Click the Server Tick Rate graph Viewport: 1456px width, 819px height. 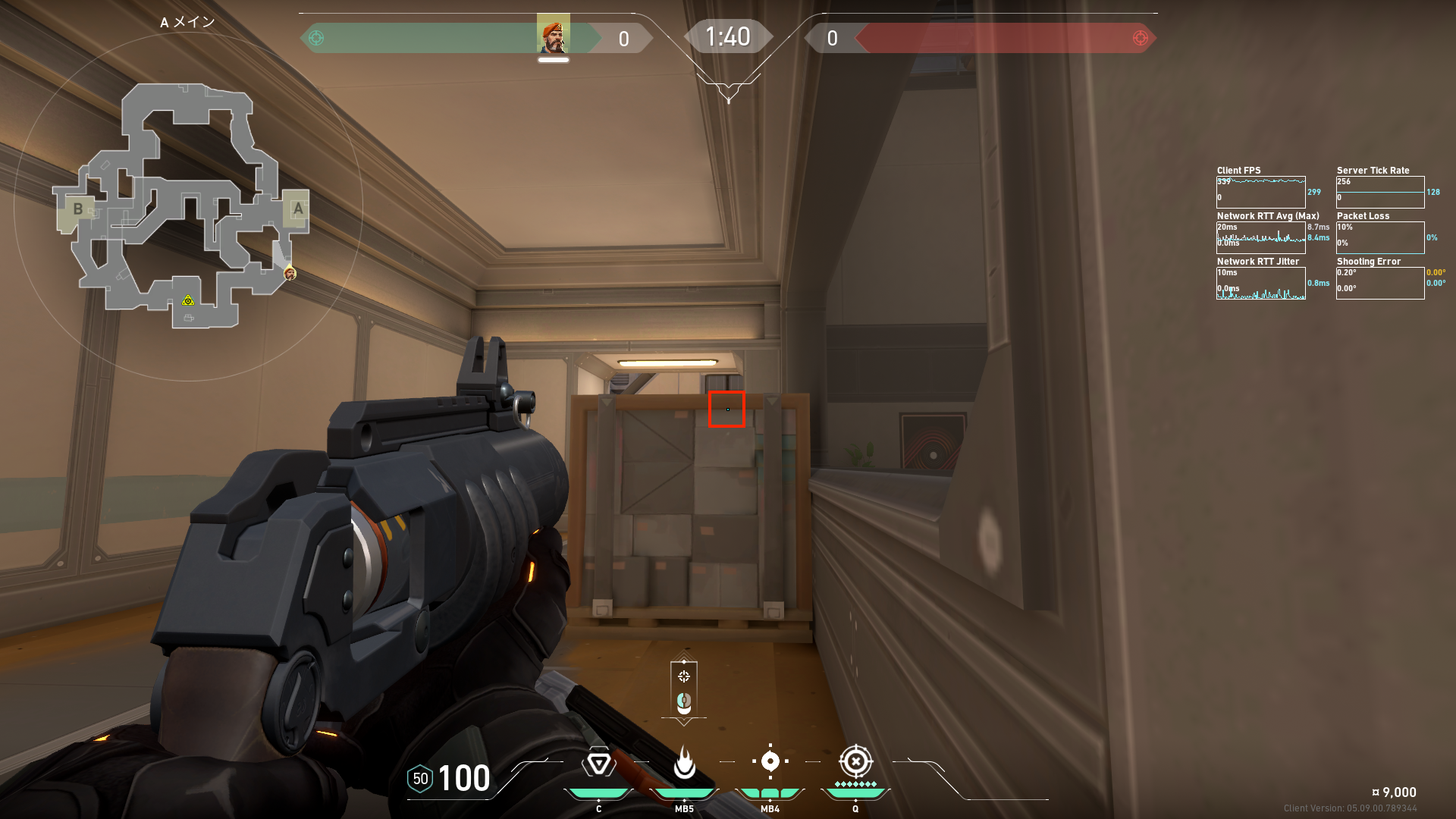(x=1380, y=192)
